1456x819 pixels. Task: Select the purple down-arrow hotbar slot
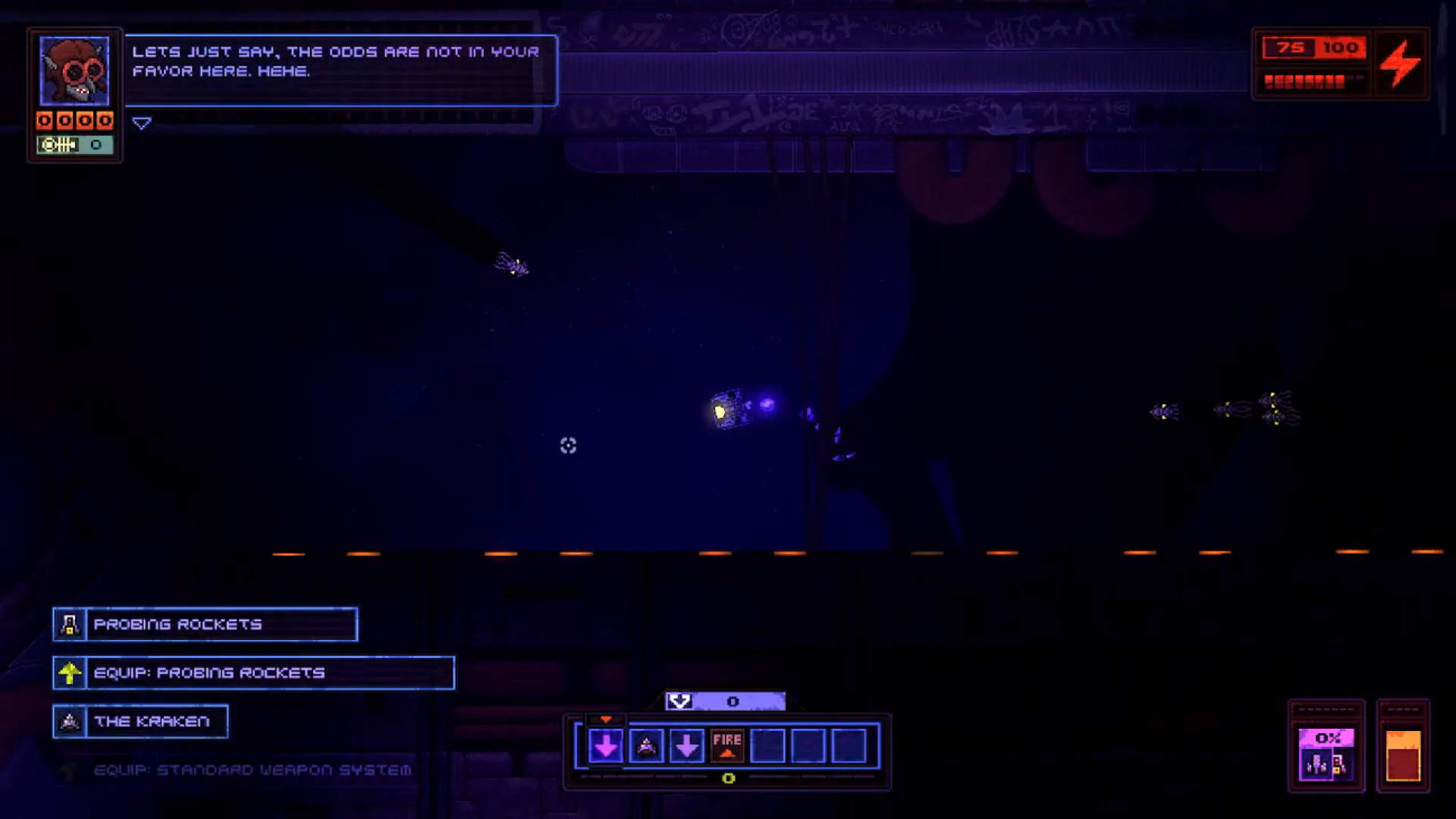(686, 747)
